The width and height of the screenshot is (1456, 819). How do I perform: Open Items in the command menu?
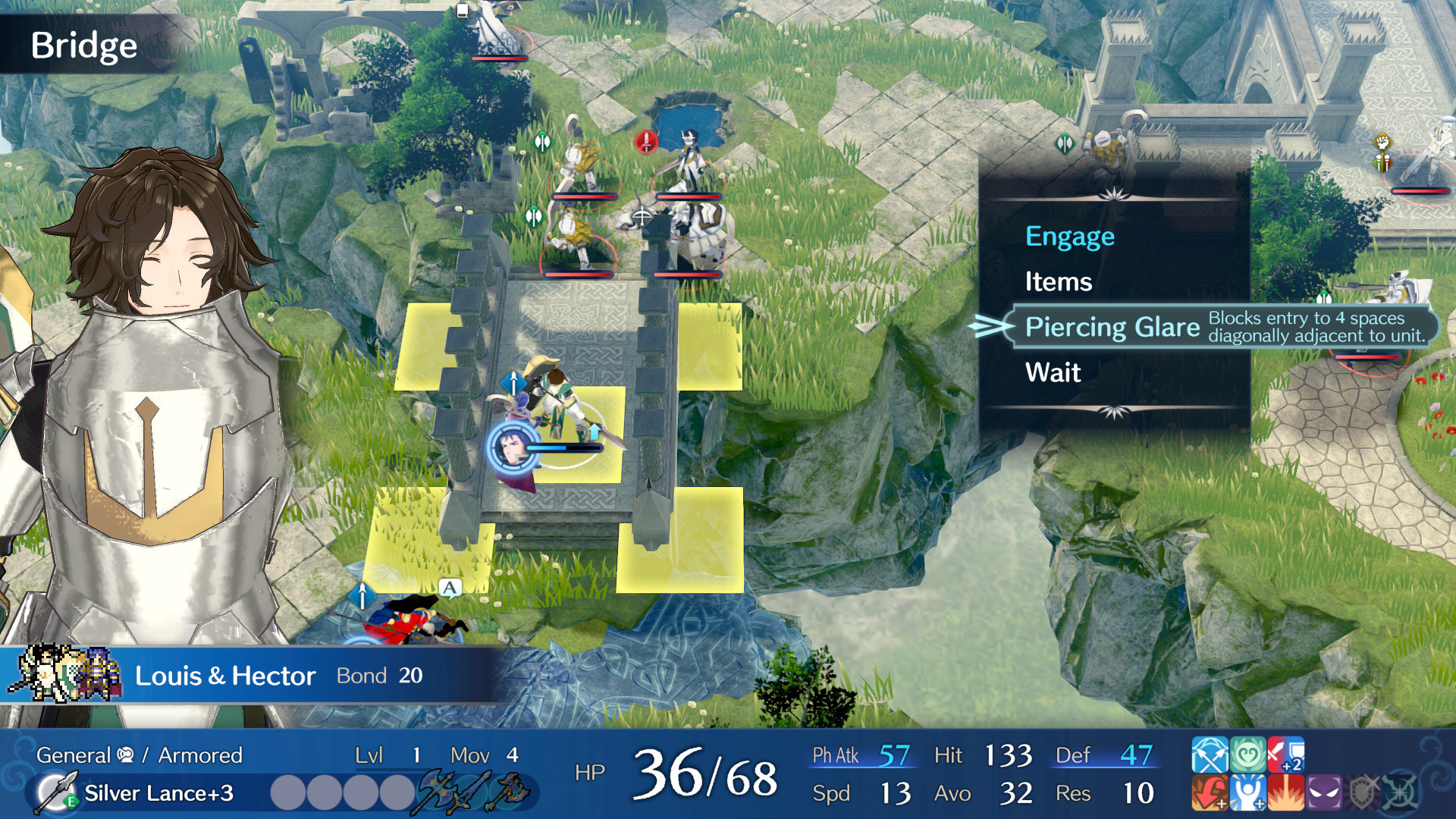[1059, 281]
